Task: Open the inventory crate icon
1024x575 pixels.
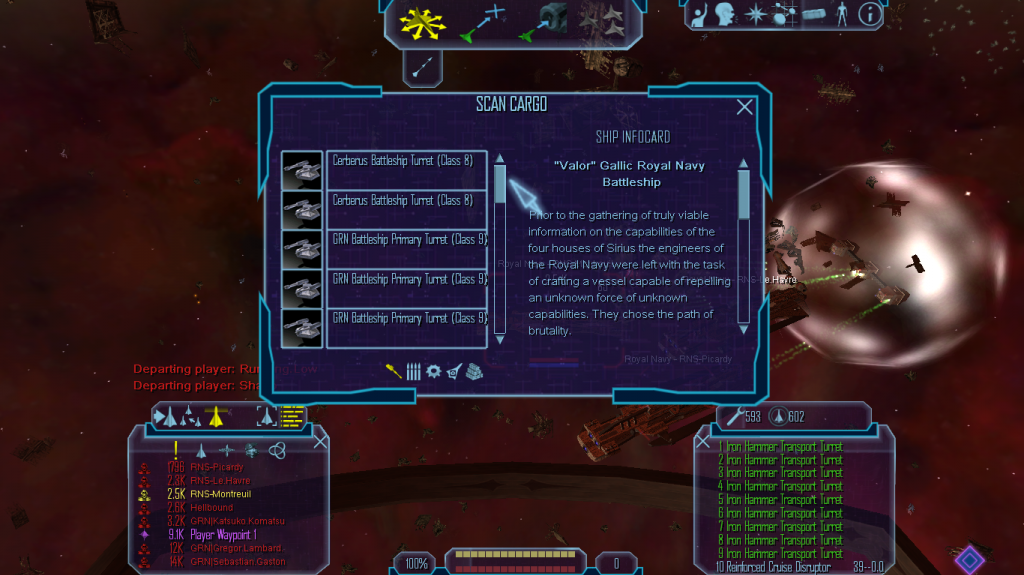Action: pyautogui.click(x=814, y=14)
